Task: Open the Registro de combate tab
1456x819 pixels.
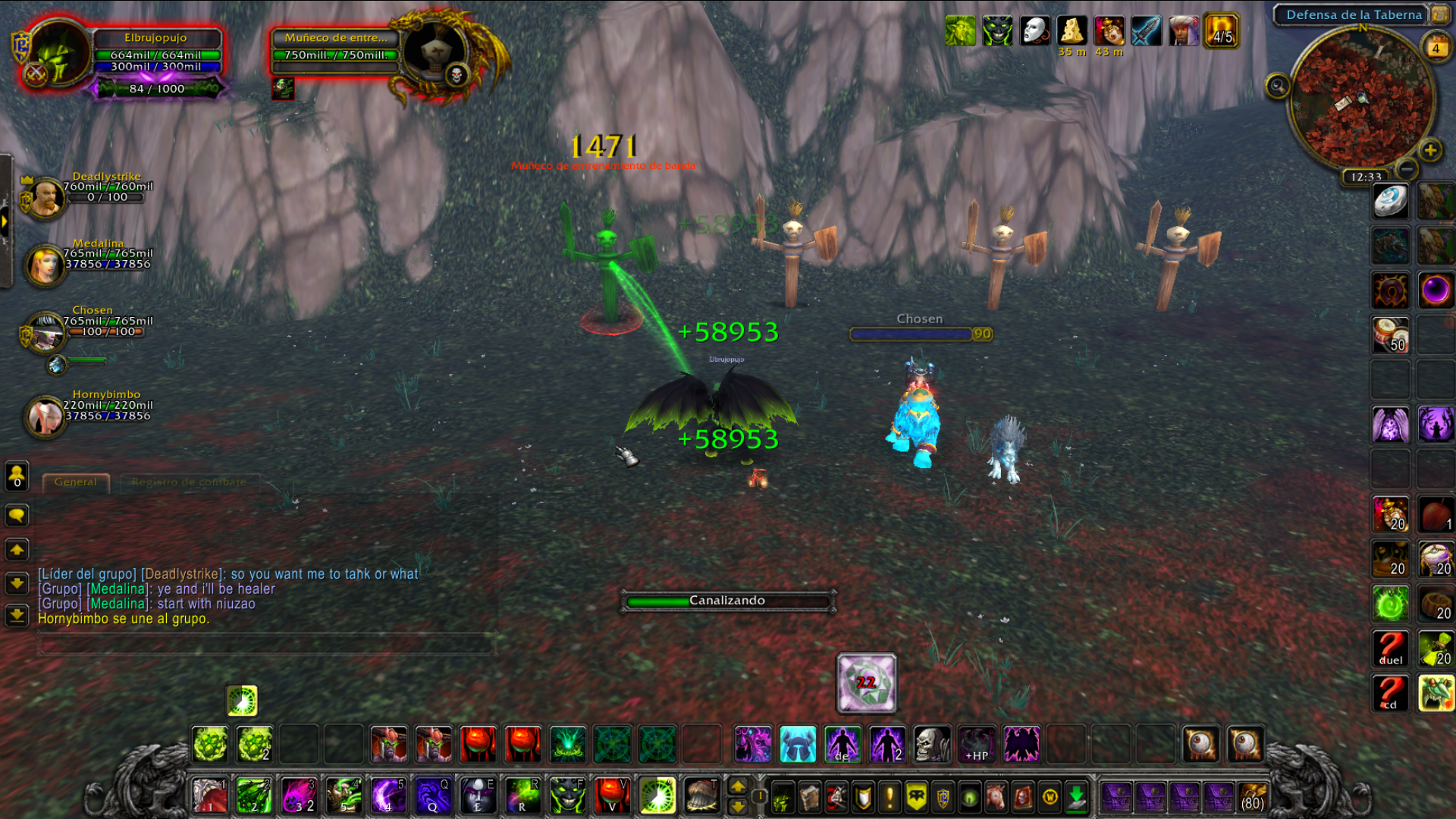Action: coord(189,482)
